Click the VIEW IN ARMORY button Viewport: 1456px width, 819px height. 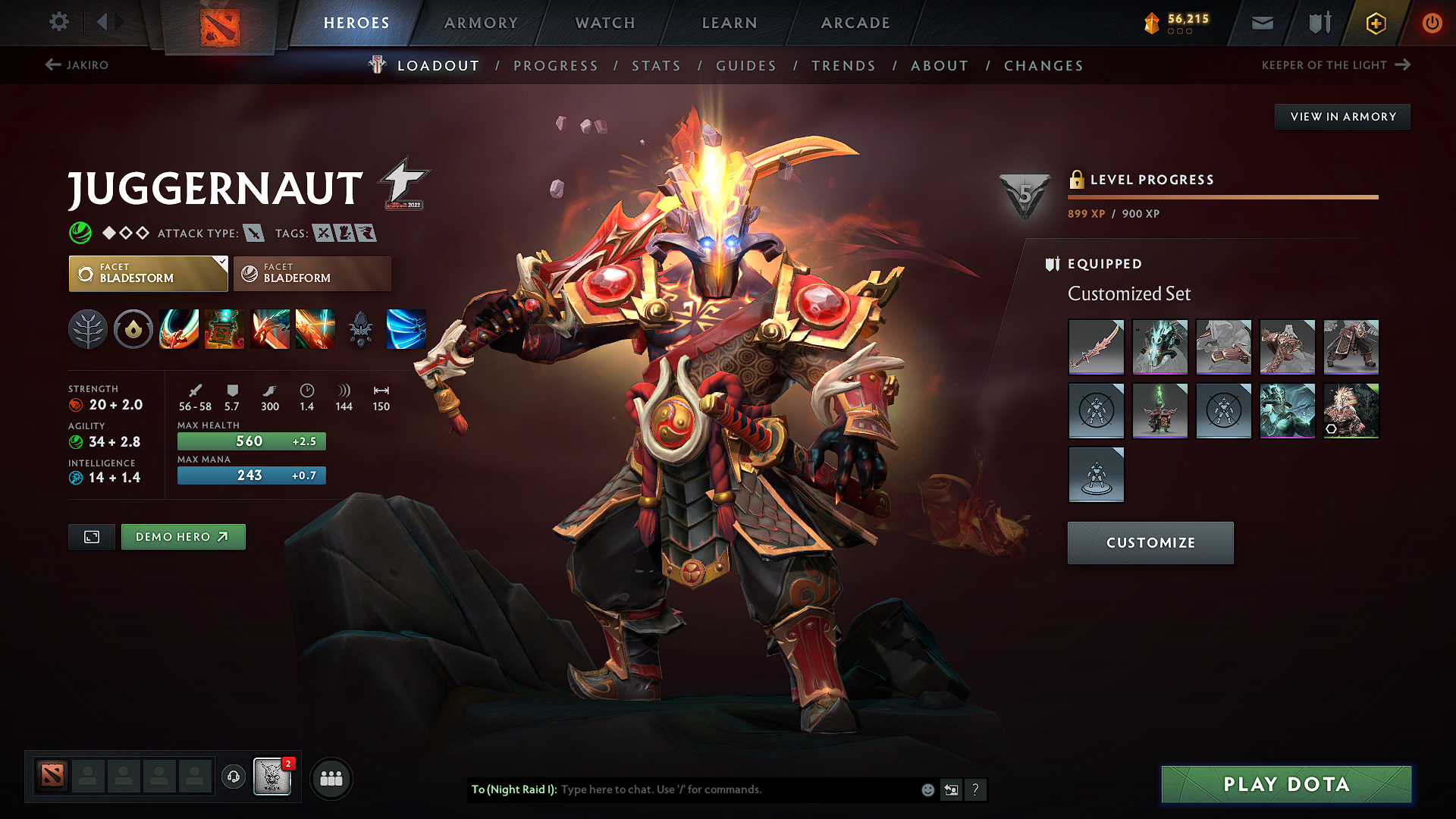tap(1342, 116)
